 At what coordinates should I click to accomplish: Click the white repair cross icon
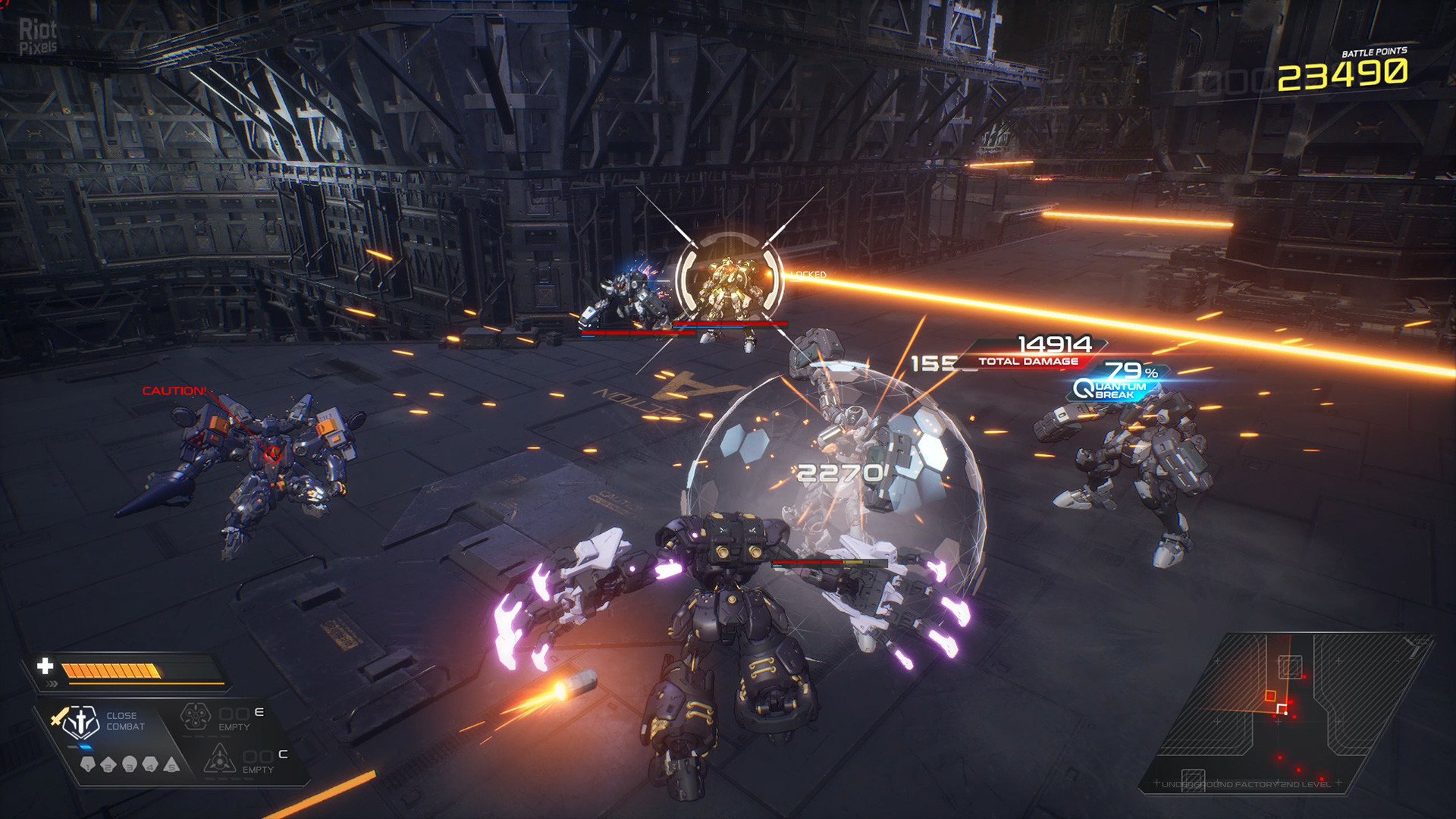45,666
